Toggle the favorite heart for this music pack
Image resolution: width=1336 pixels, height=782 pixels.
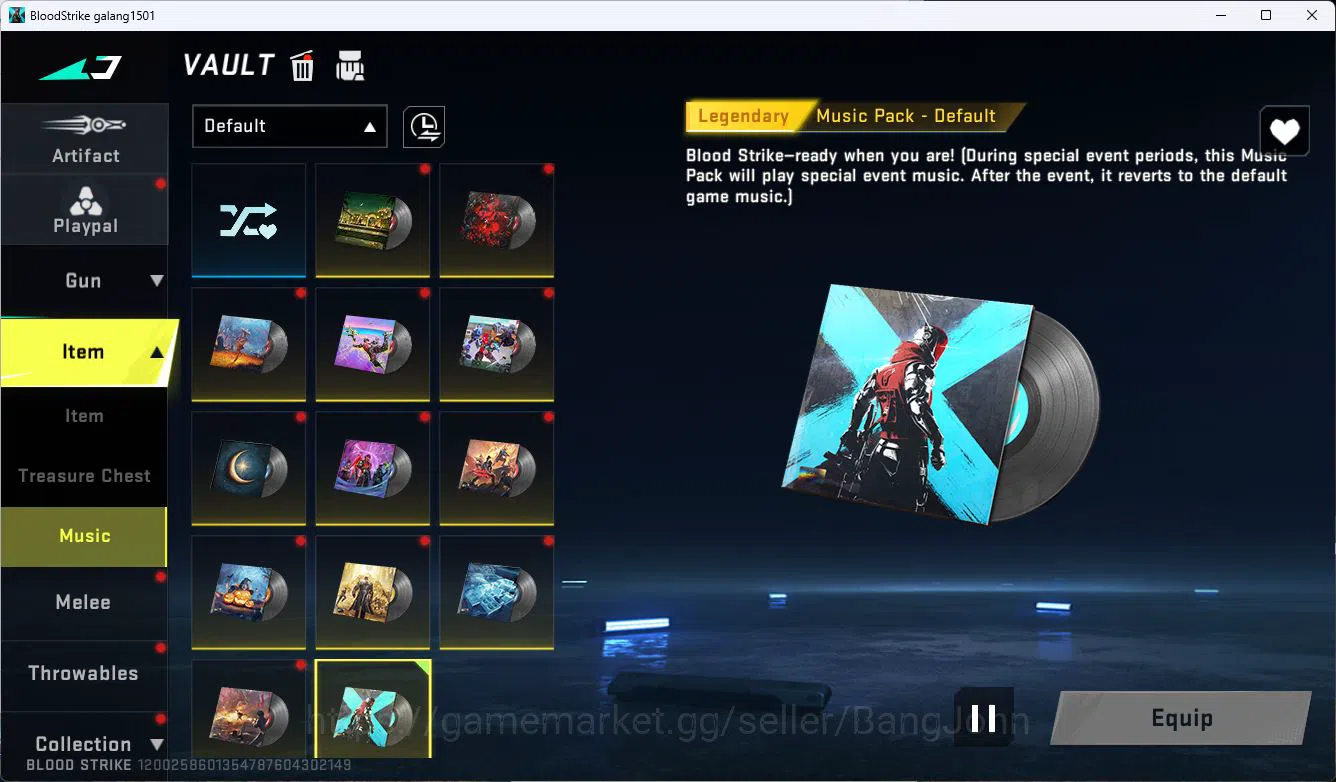tap(1284, 130)
